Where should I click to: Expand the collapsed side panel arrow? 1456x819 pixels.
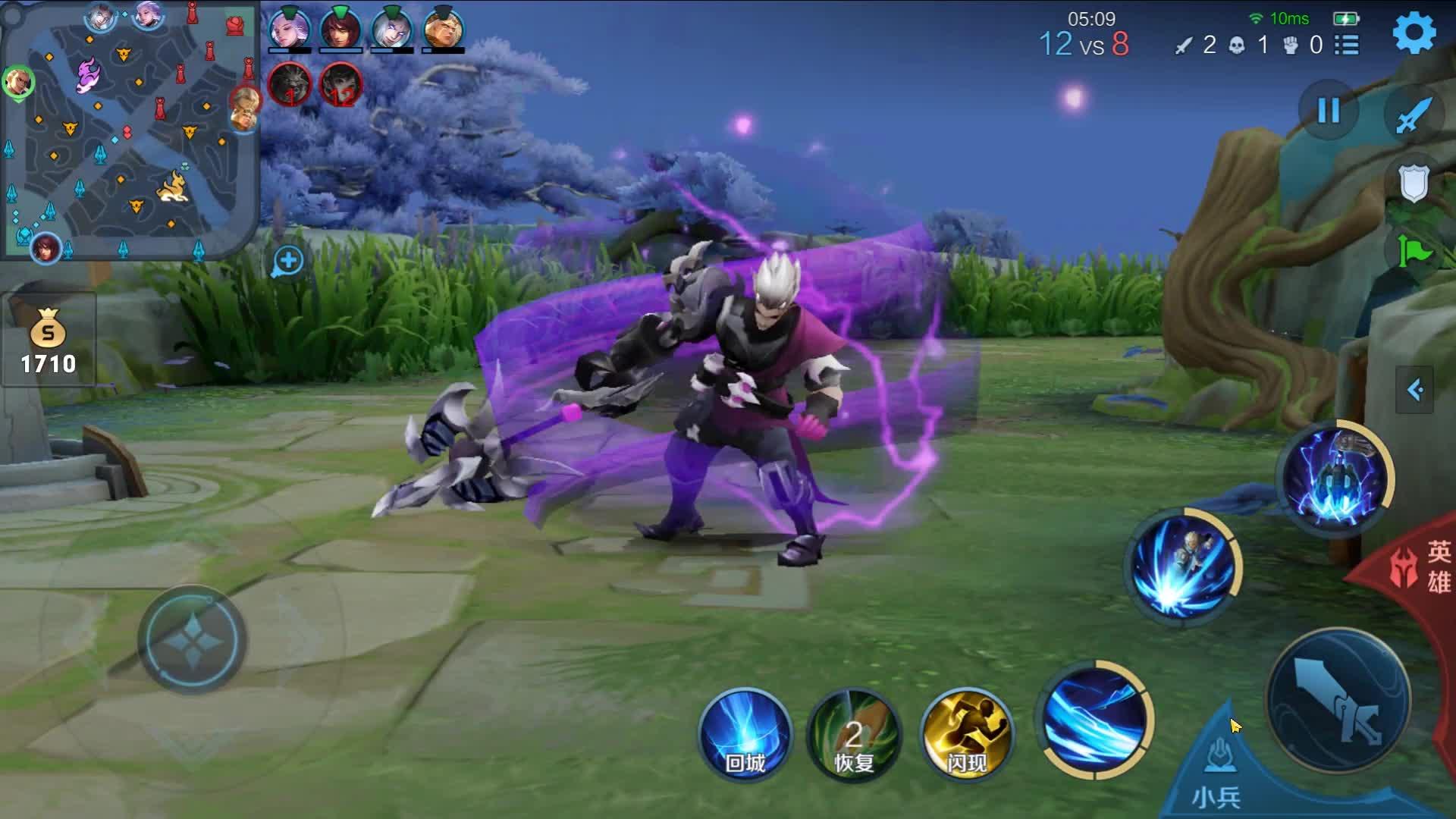click(1414, 390)
